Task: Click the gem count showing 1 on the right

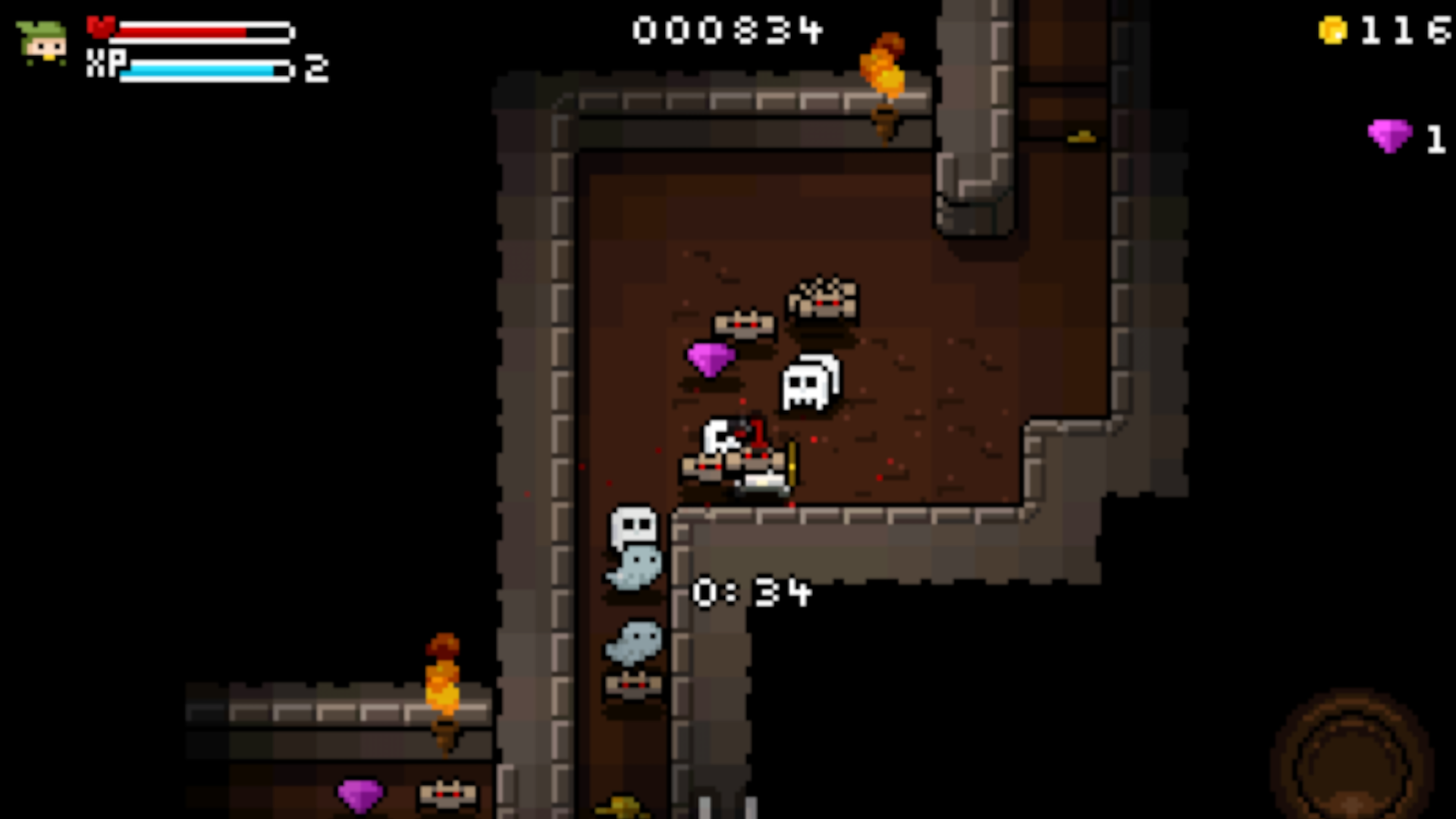Action: pos(1437,139)
